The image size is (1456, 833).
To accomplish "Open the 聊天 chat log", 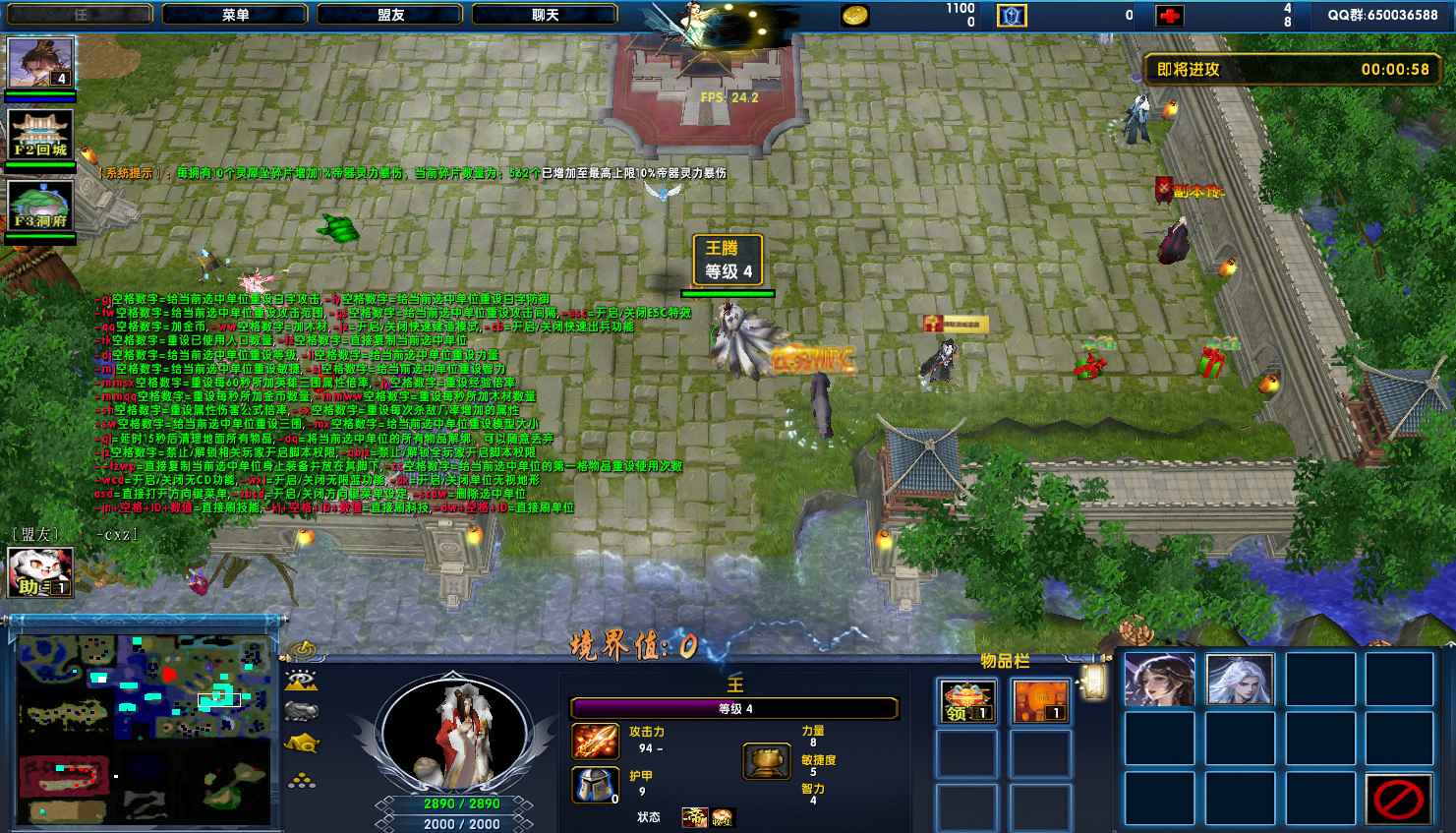I will tap(545, 15).
